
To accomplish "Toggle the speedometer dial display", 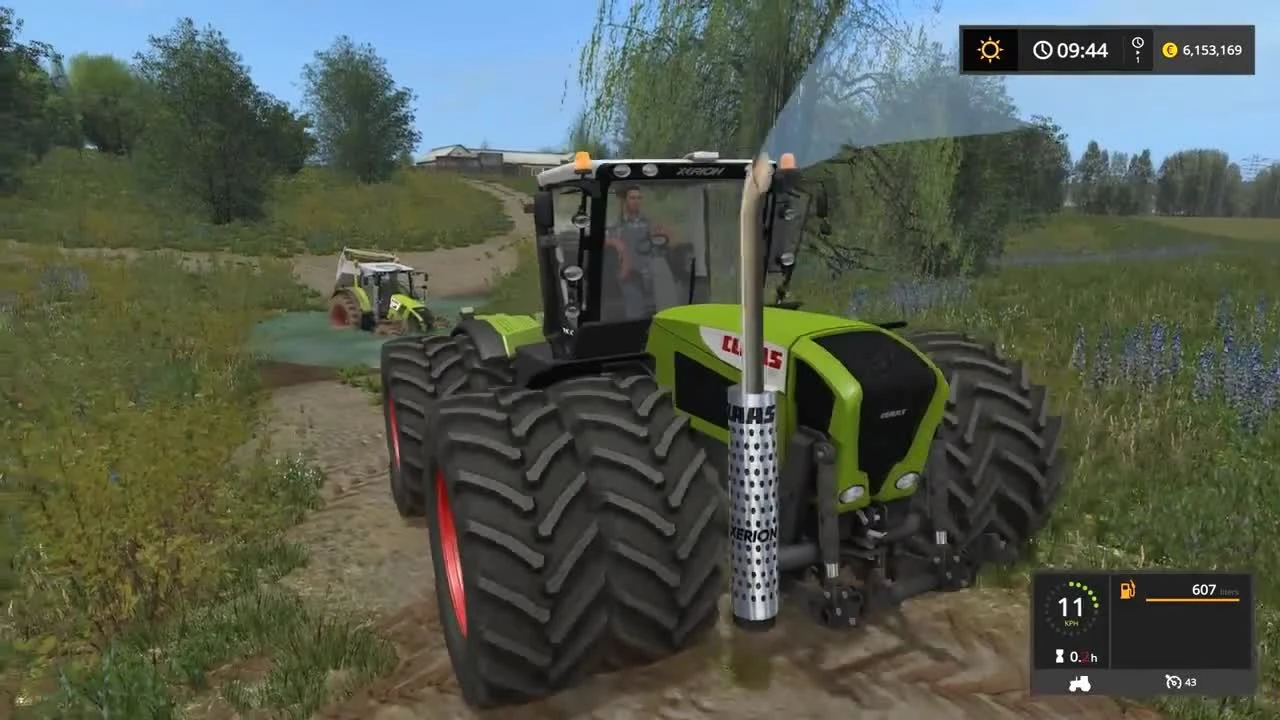I will (1071, 607).
